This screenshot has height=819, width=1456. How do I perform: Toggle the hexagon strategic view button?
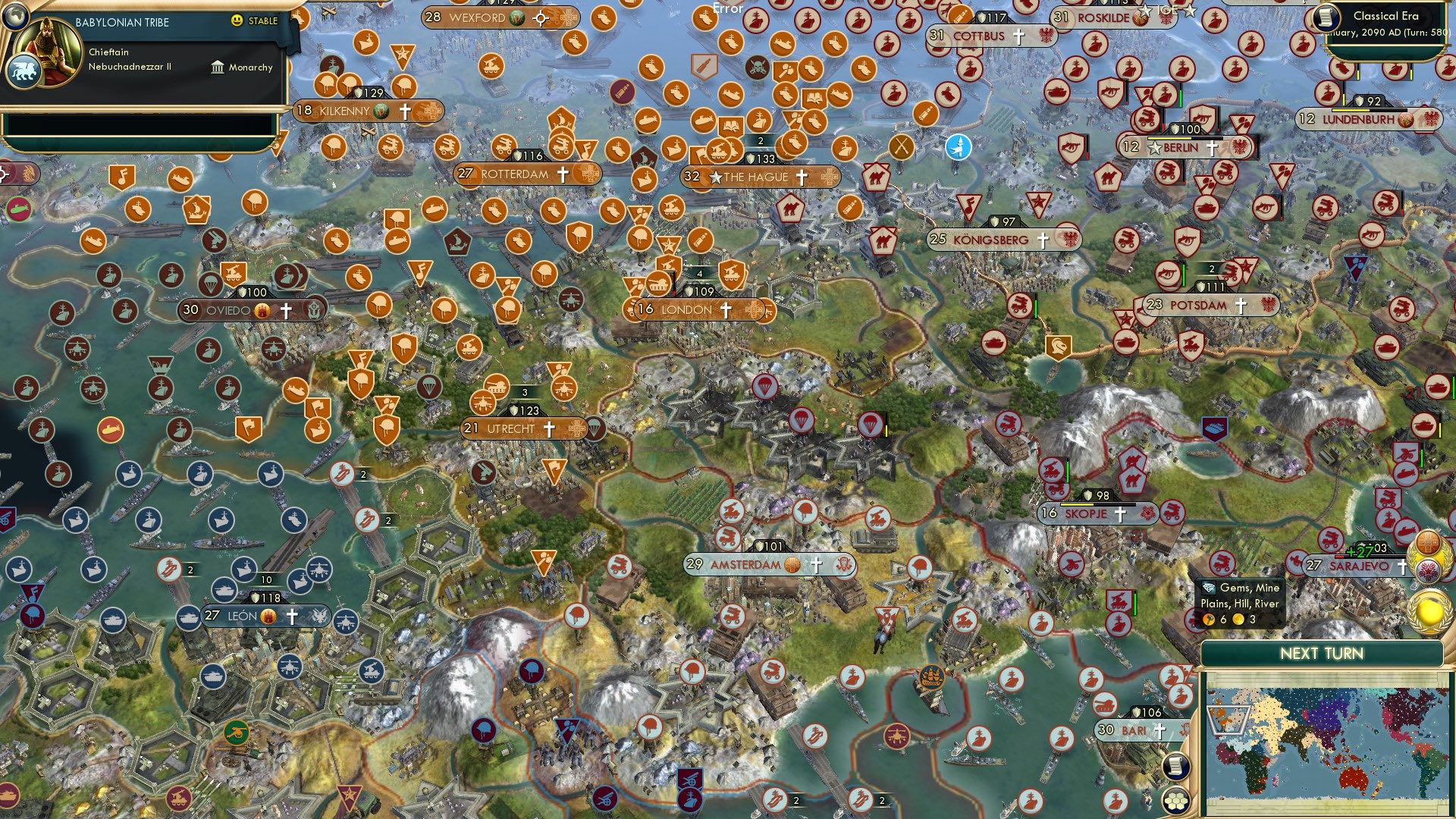1176,802
